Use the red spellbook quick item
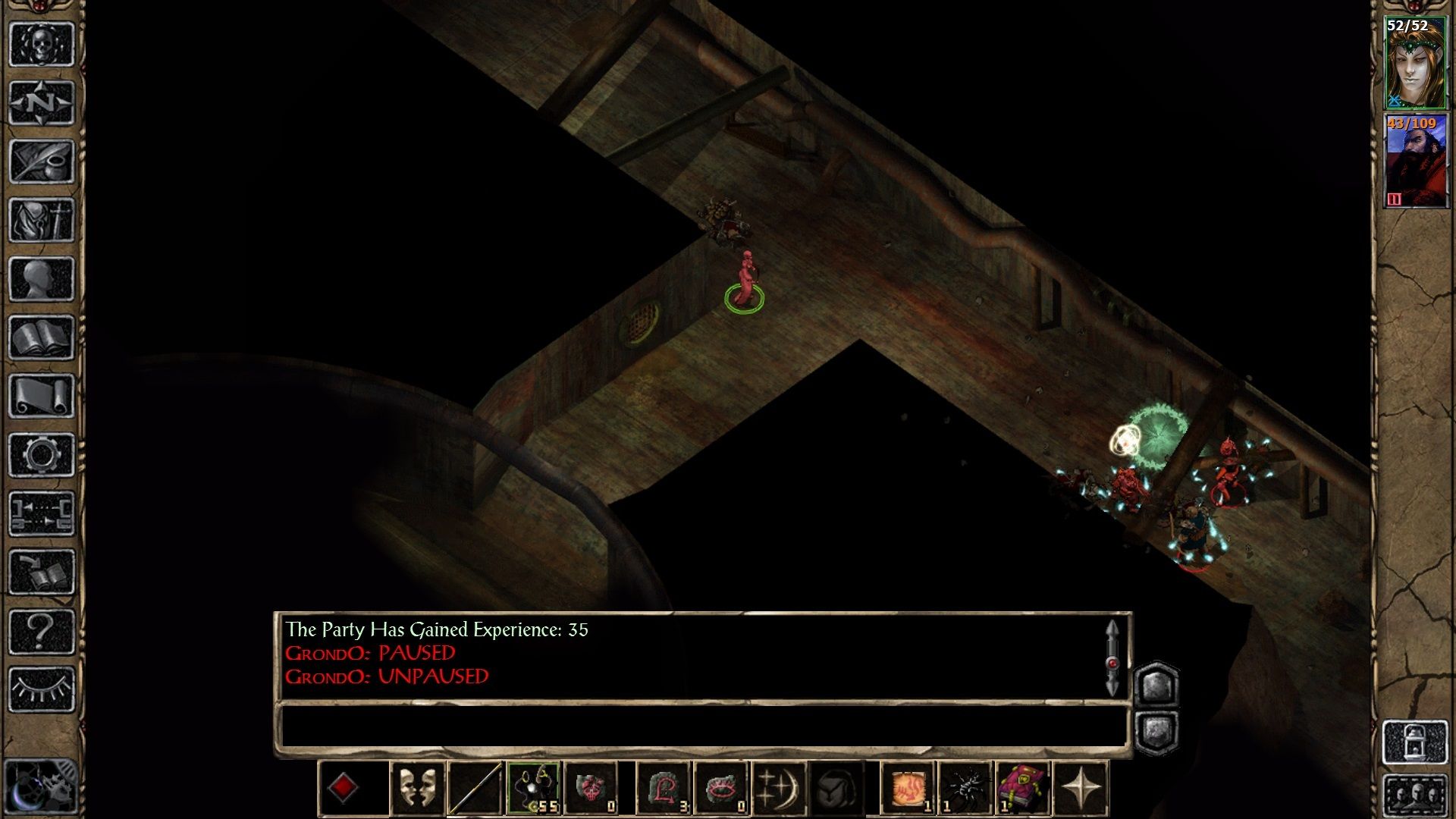 pos(1023,789)
